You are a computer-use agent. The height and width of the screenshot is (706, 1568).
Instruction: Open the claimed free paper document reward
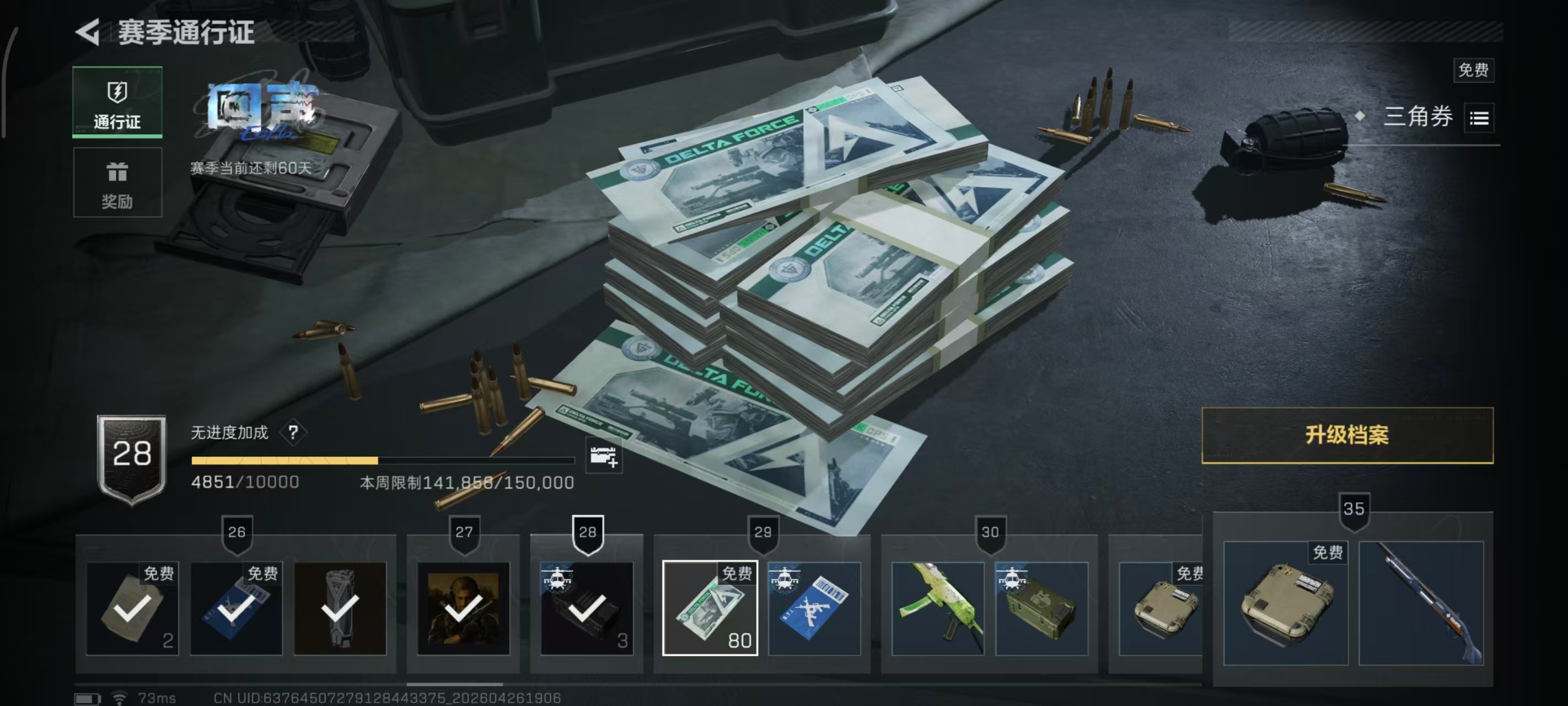click(132, 608)
